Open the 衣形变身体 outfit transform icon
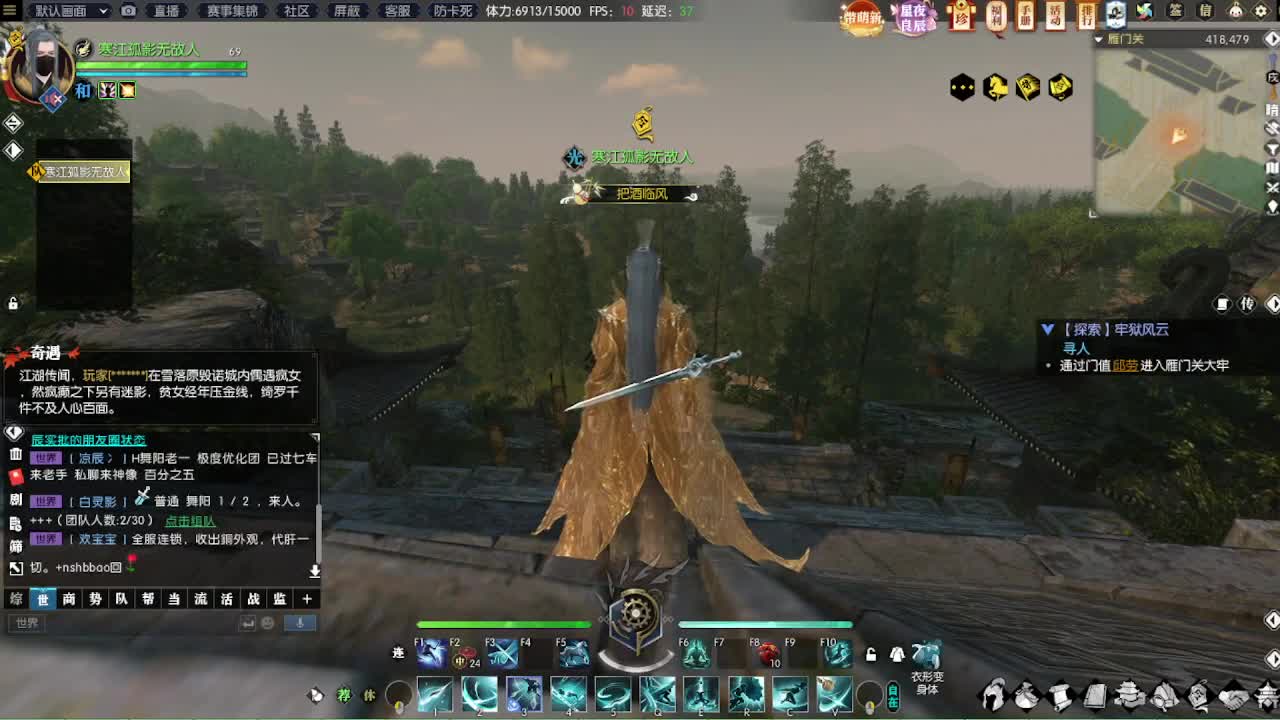This screenshot has width=1280, height=720. pos(928,655)
